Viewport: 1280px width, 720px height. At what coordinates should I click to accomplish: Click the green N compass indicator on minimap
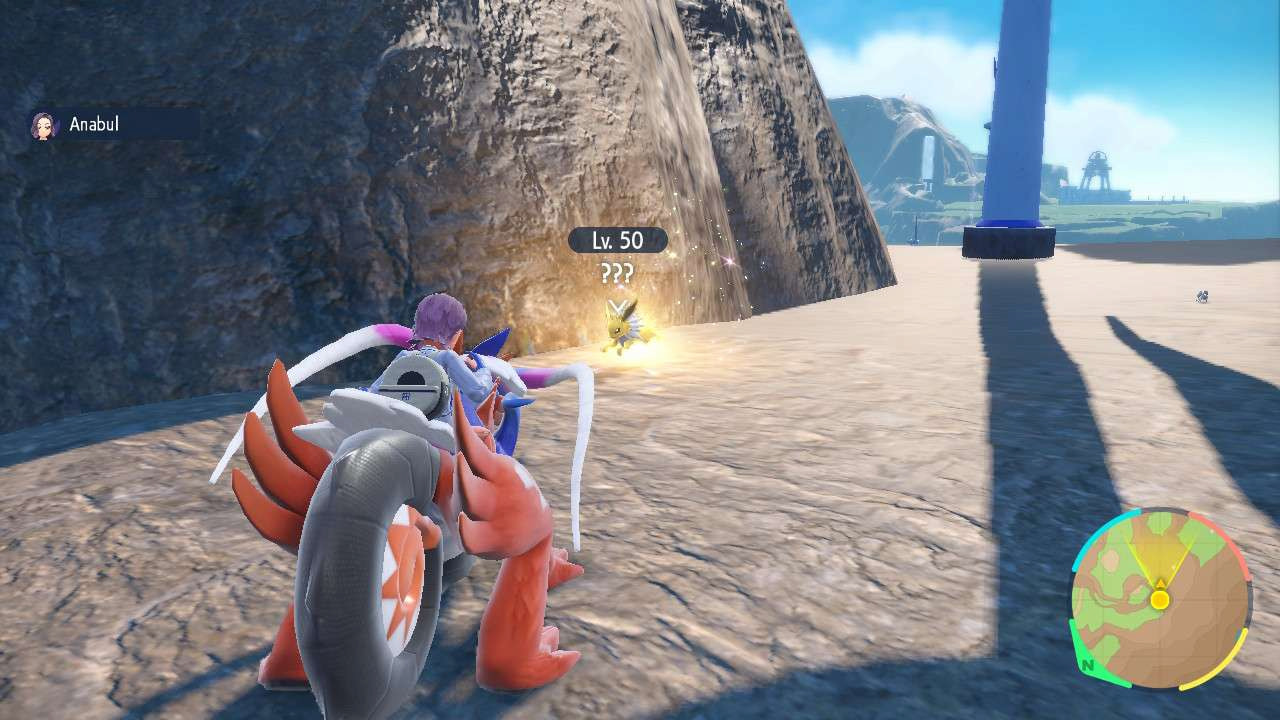pyautogui.click(x=1086, y=667)
